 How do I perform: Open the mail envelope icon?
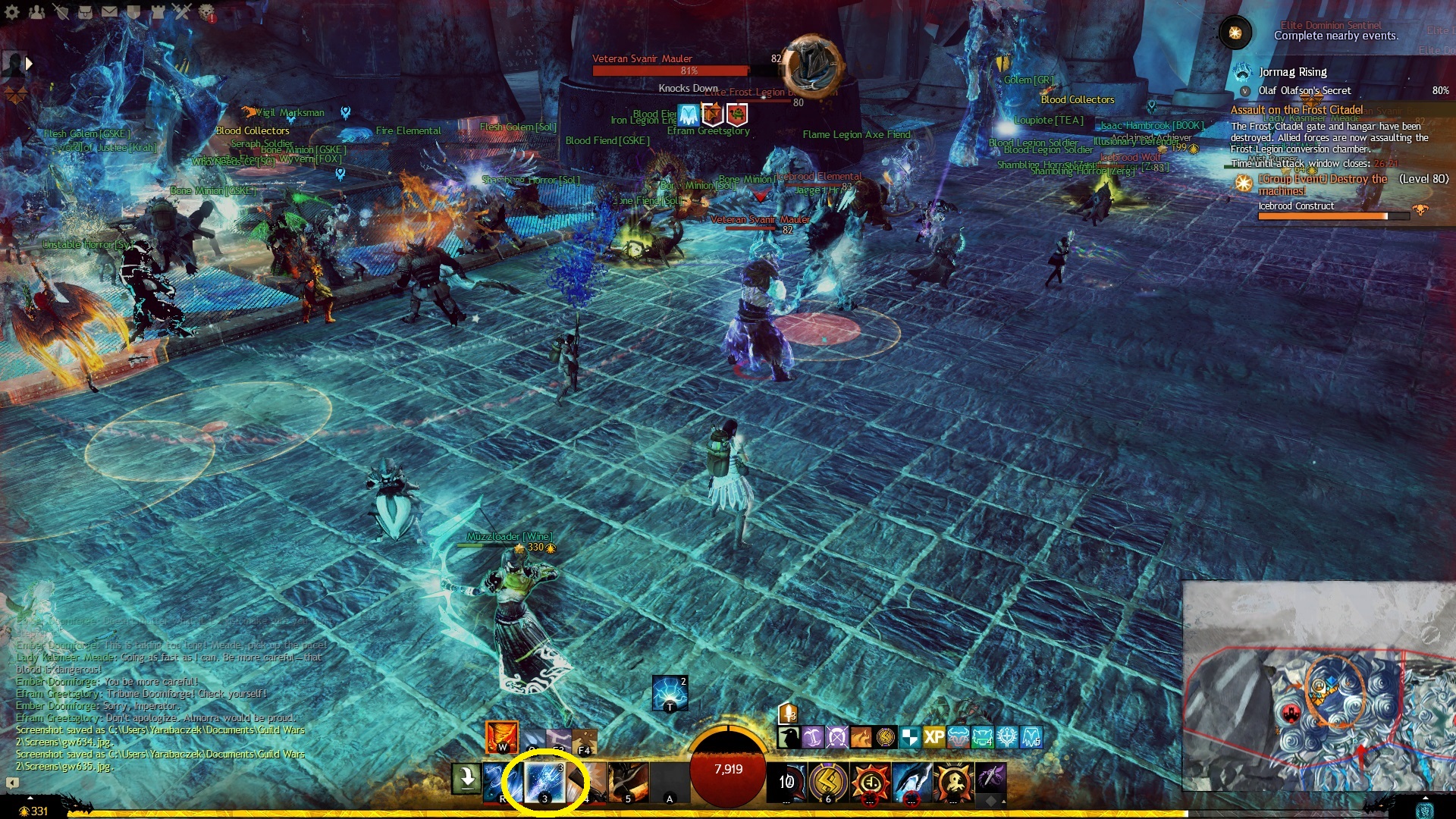click(109, 12)
